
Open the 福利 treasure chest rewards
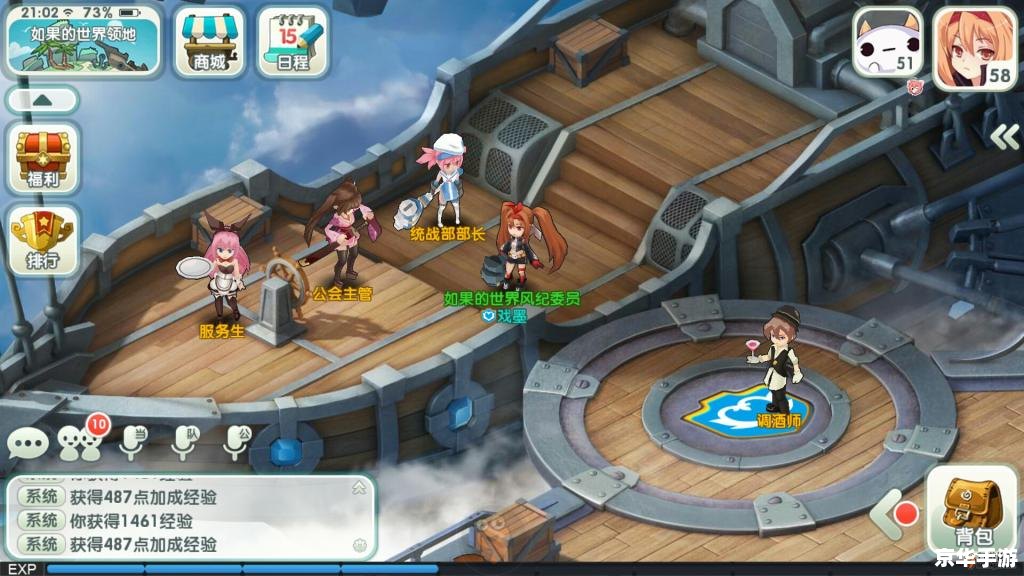coord(43,162)
